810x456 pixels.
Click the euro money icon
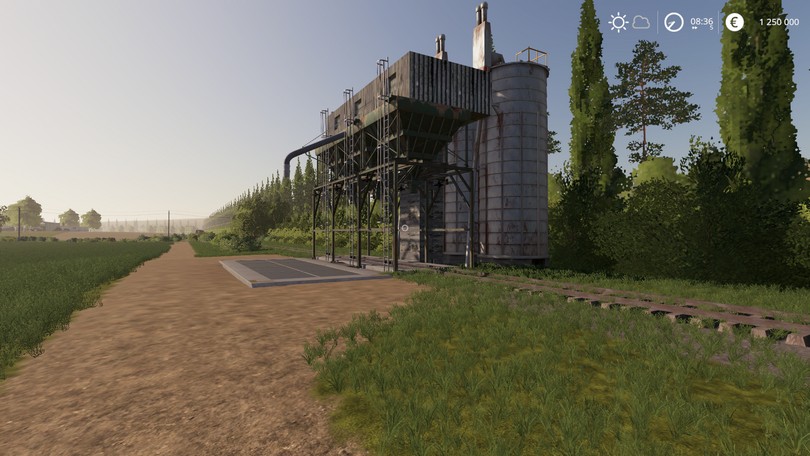pyautogui.click(x=734, y=22)
